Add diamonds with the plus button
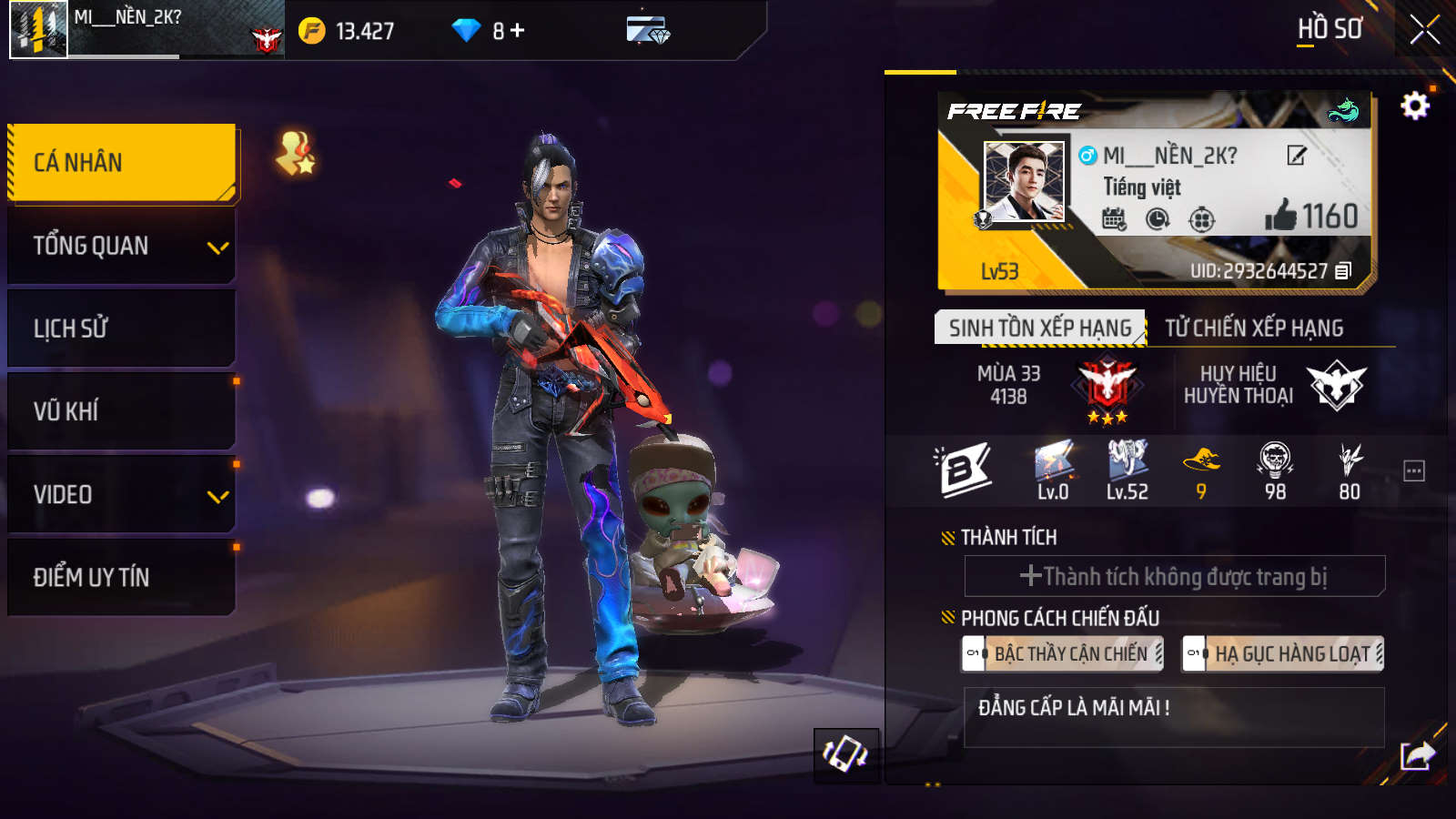The width and height of the screenshot is (1456, 819). [518, 31]
